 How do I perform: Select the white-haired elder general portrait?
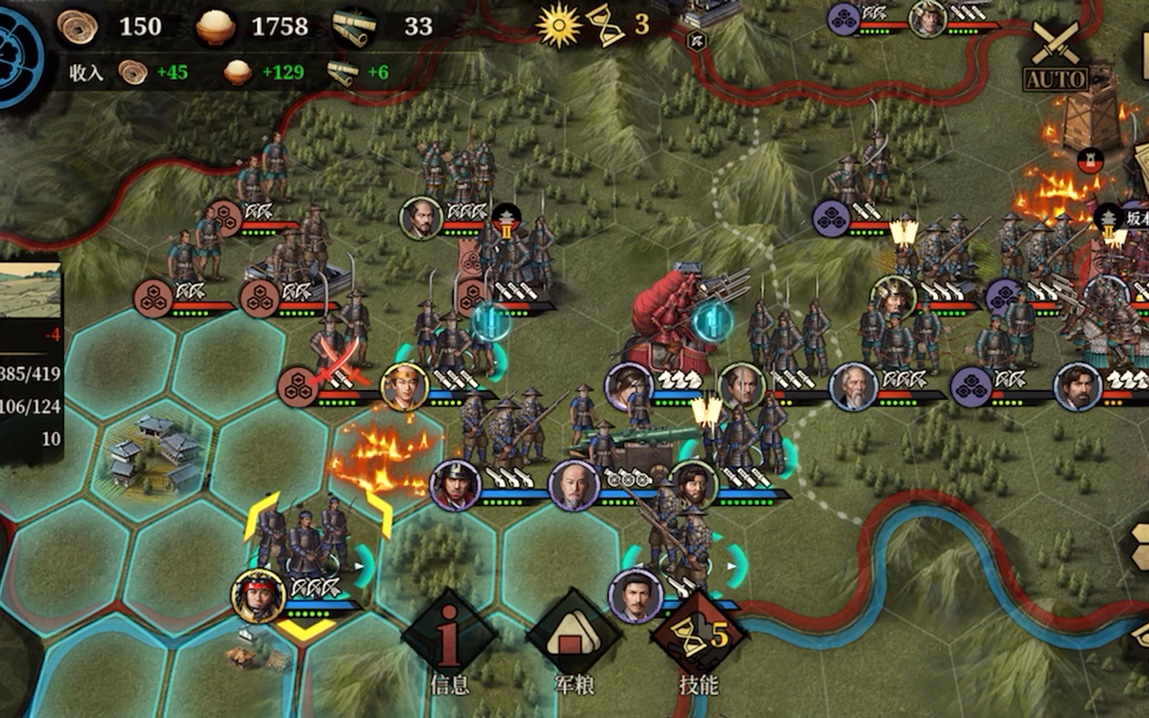click(853, 387)
